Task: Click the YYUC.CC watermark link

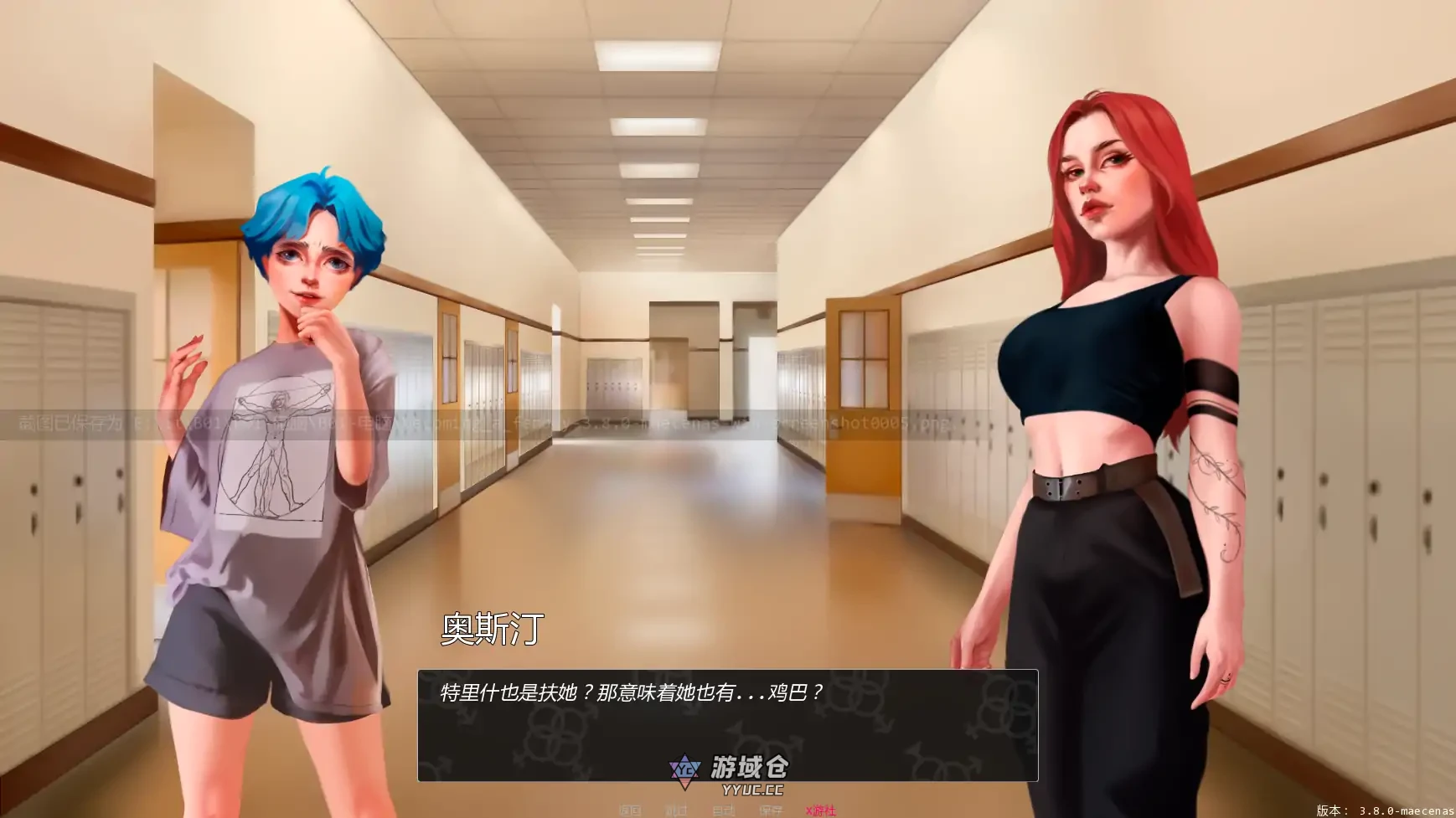Action: 752,791
